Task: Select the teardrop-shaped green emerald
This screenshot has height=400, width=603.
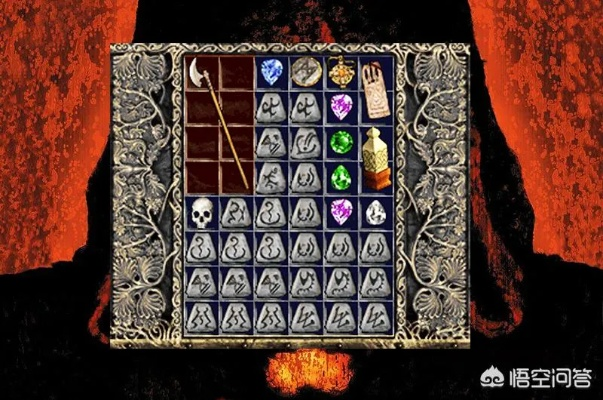Action: point(341,177)
